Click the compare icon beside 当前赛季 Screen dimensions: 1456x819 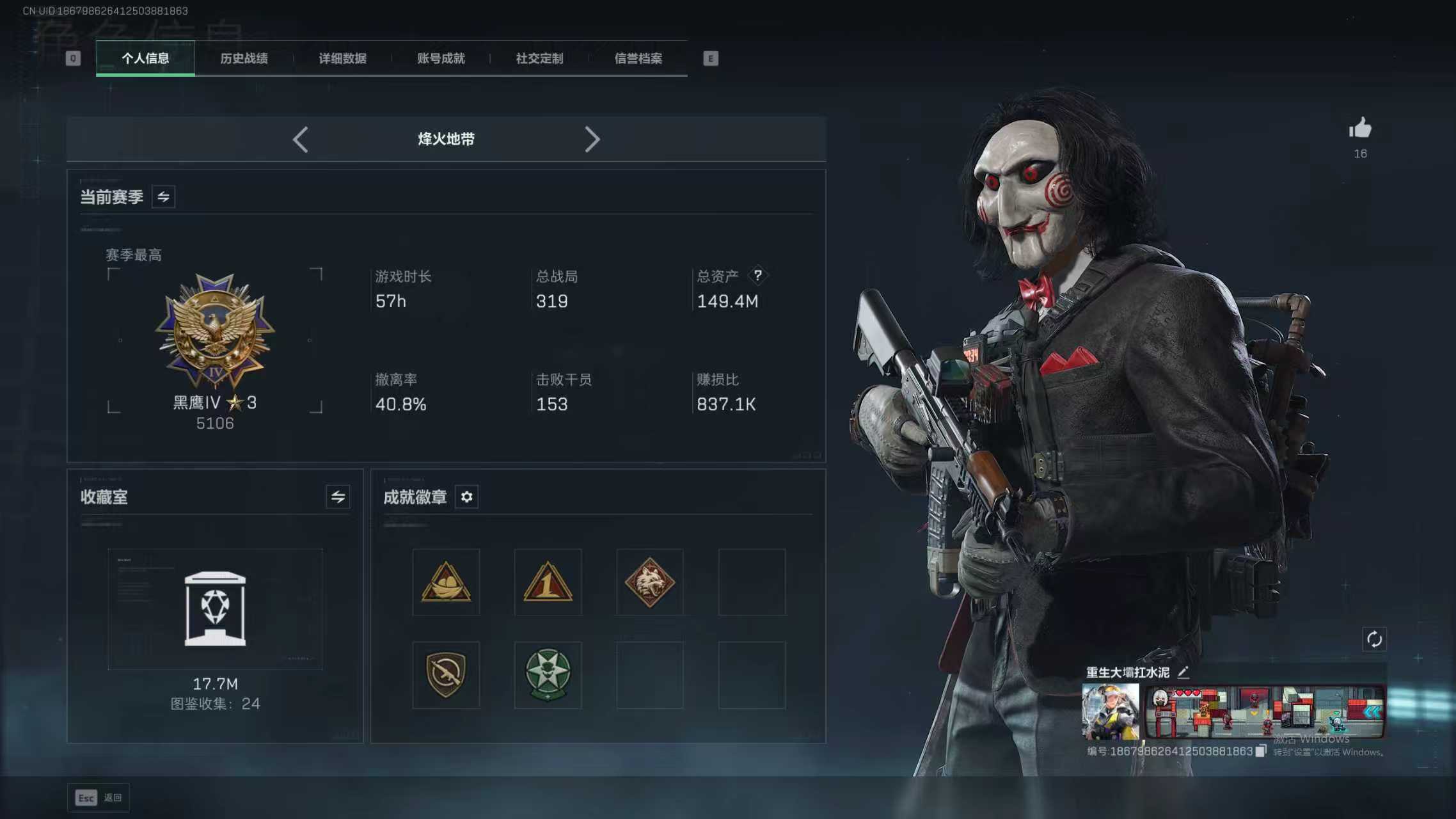tap(162, 196)
